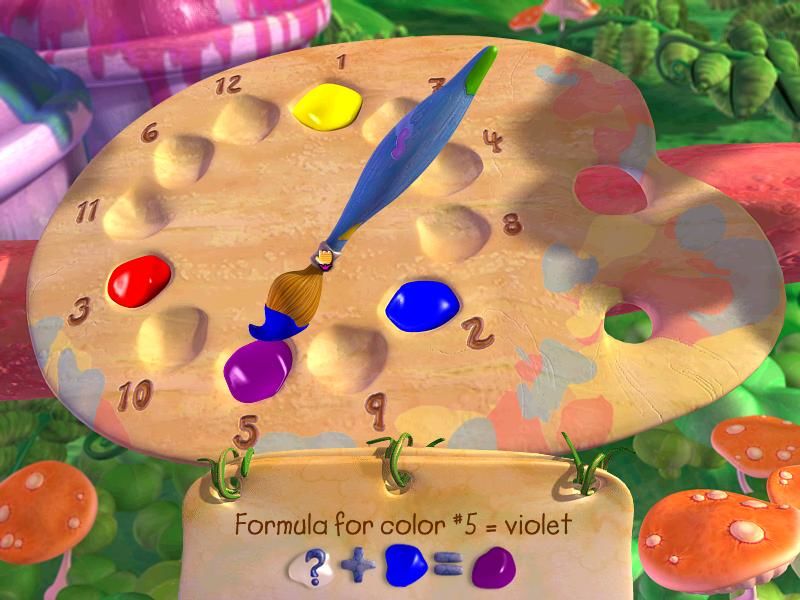Viewport: 800px width, 600px height.
Task: Choose the empty well labeled 8
Action: 452,232
